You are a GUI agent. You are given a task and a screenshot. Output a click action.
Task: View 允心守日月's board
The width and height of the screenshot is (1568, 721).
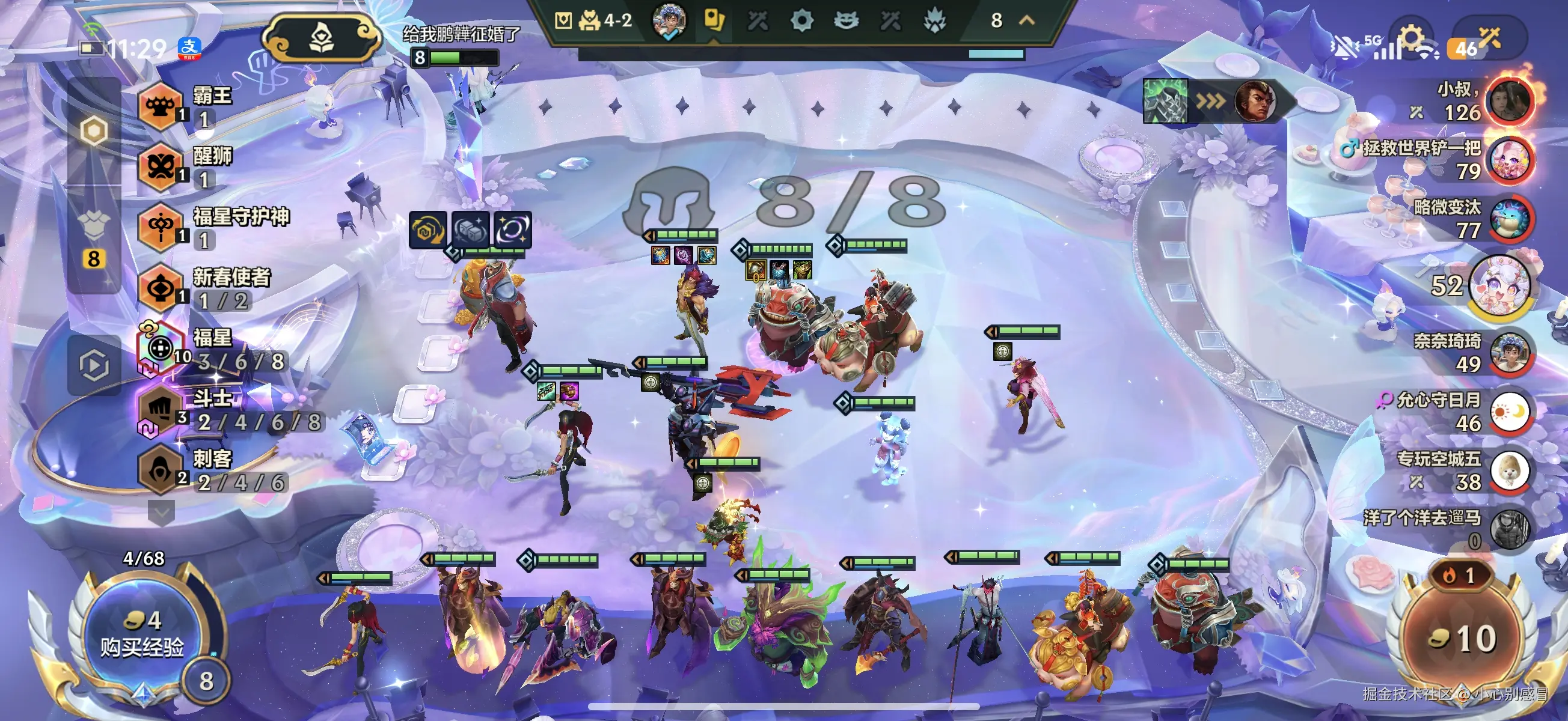(1508, 412)
